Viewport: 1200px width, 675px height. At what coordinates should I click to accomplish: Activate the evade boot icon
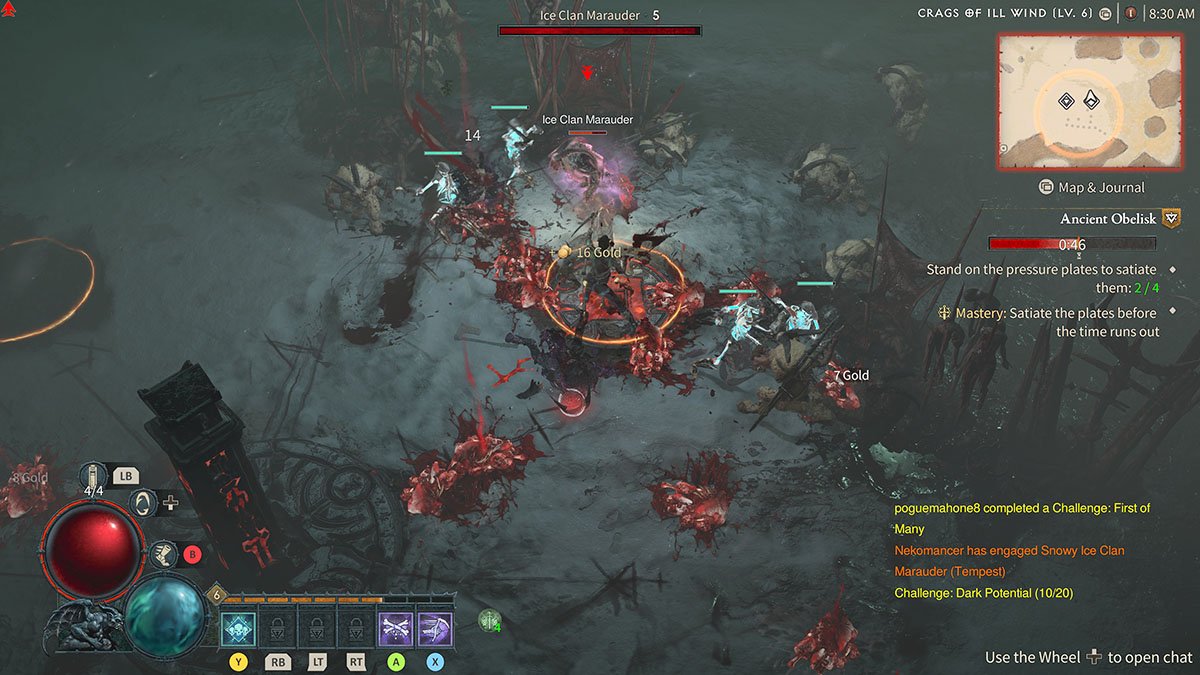tap(161, 553)
